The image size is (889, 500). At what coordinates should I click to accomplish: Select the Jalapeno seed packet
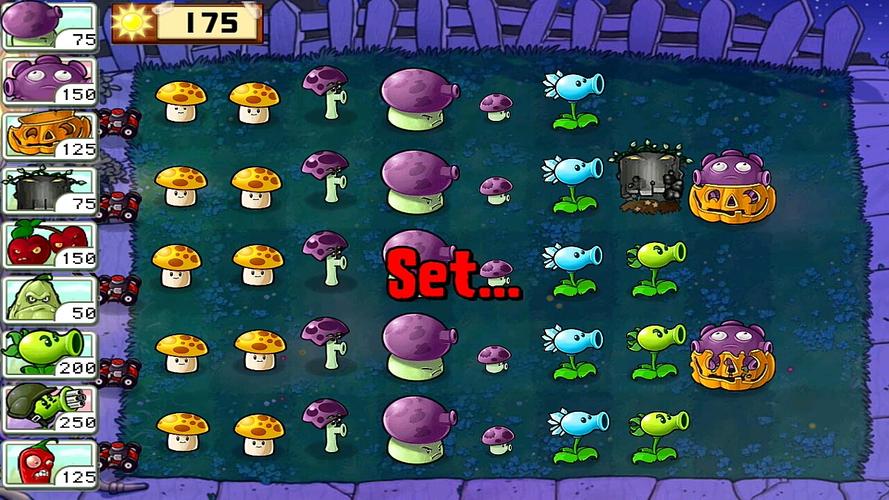(x=48, y=461)
